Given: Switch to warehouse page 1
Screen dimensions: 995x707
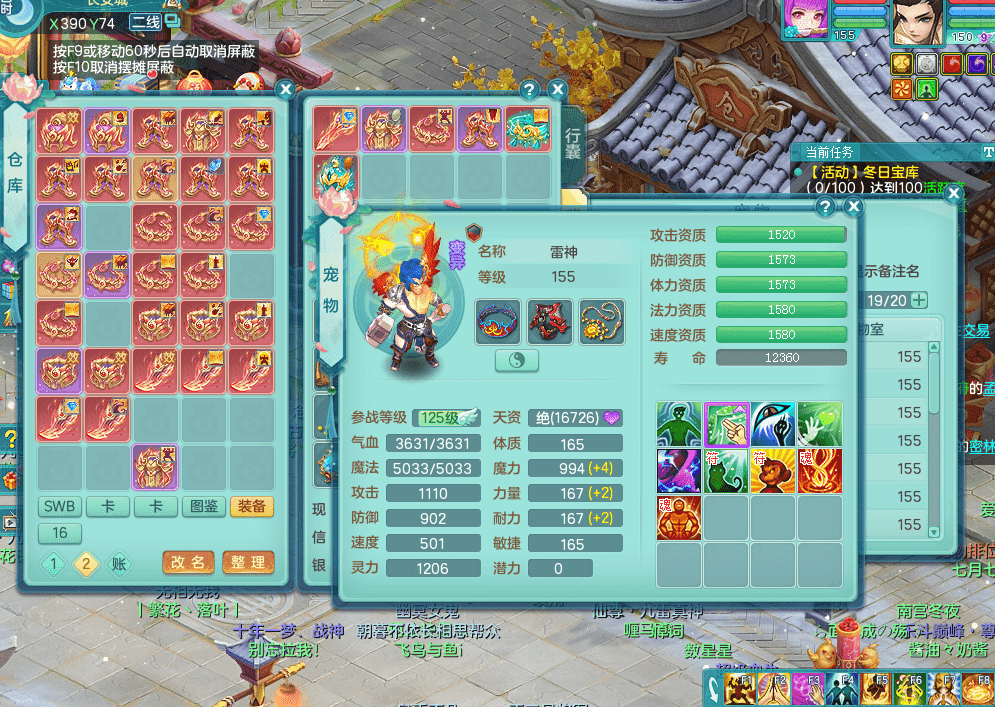Looking at the screenshot, I should coord(54,565).
